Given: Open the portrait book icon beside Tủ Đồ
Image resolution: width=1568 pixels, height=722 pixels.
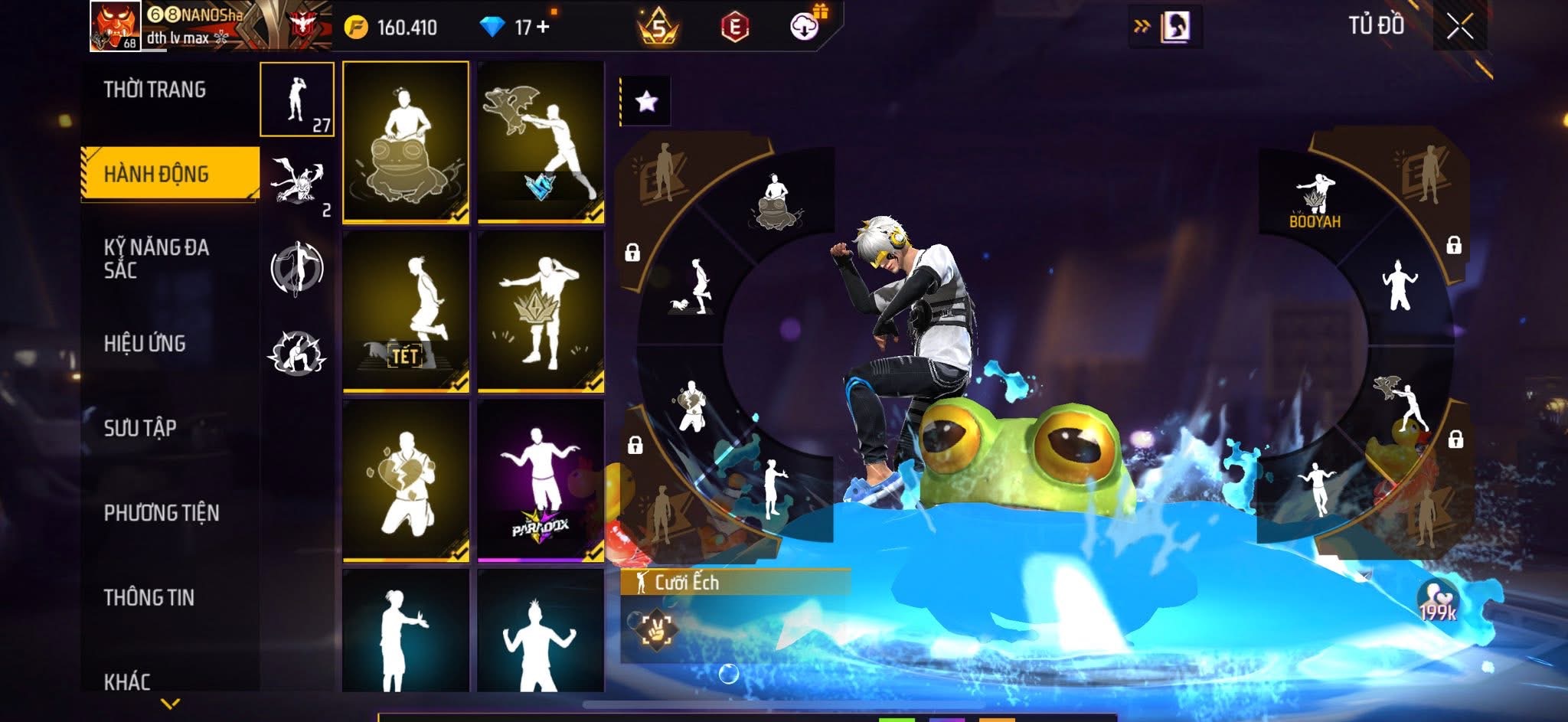Looking at the screenshot, I should 1174,28.
